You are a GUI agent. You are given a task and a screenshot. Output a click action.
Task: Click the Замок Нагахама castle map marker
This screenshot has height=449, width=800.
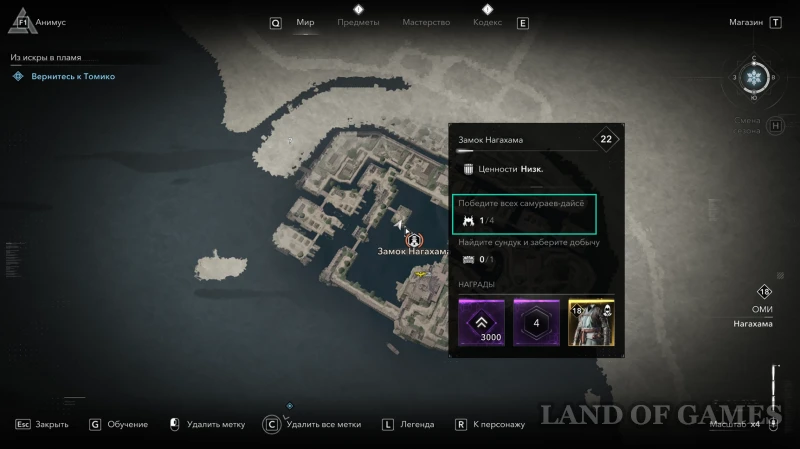(x=413, y=240)
